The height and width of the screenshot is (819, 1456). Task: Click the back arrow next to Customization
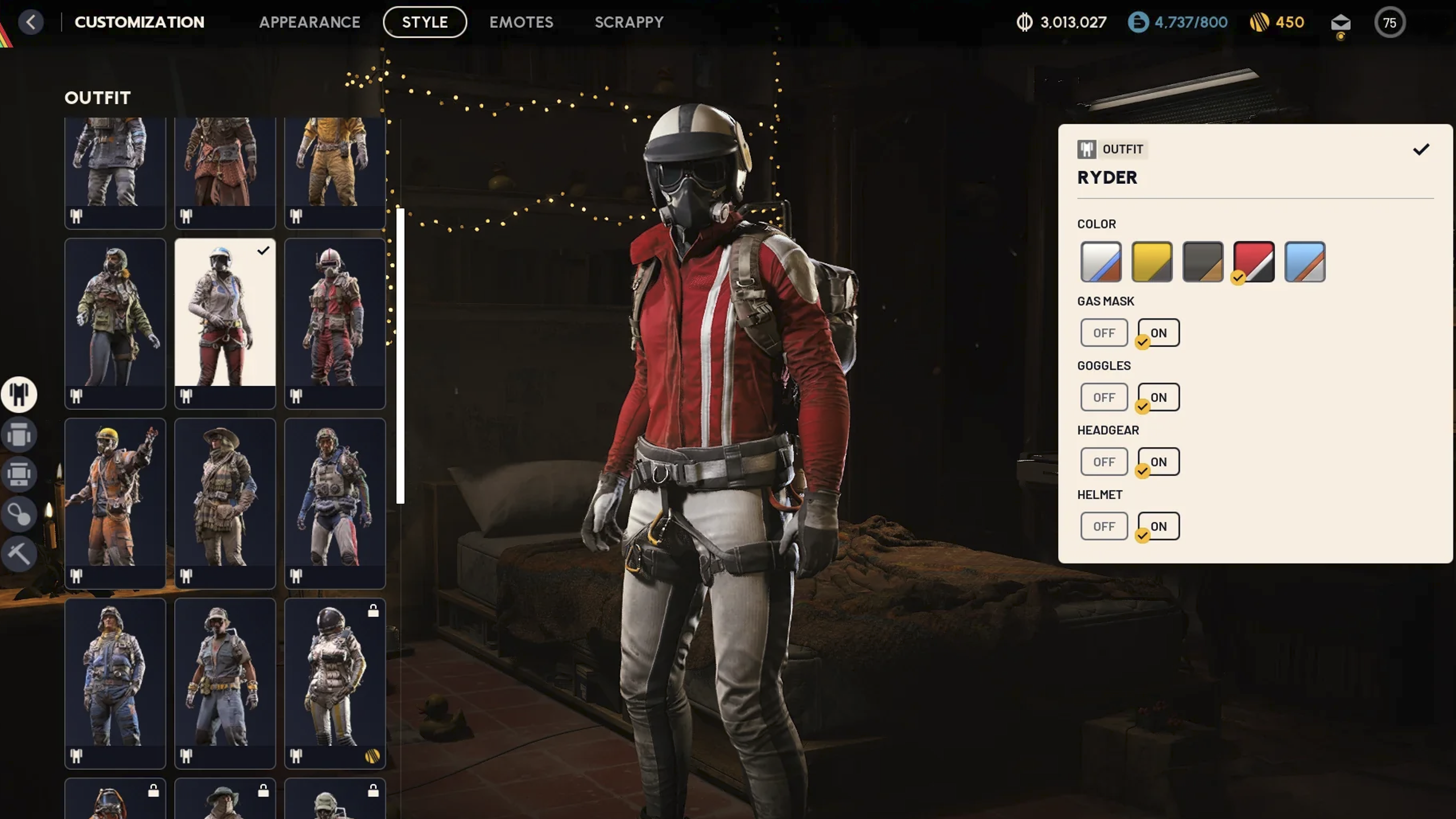click(x=31, y=22)
